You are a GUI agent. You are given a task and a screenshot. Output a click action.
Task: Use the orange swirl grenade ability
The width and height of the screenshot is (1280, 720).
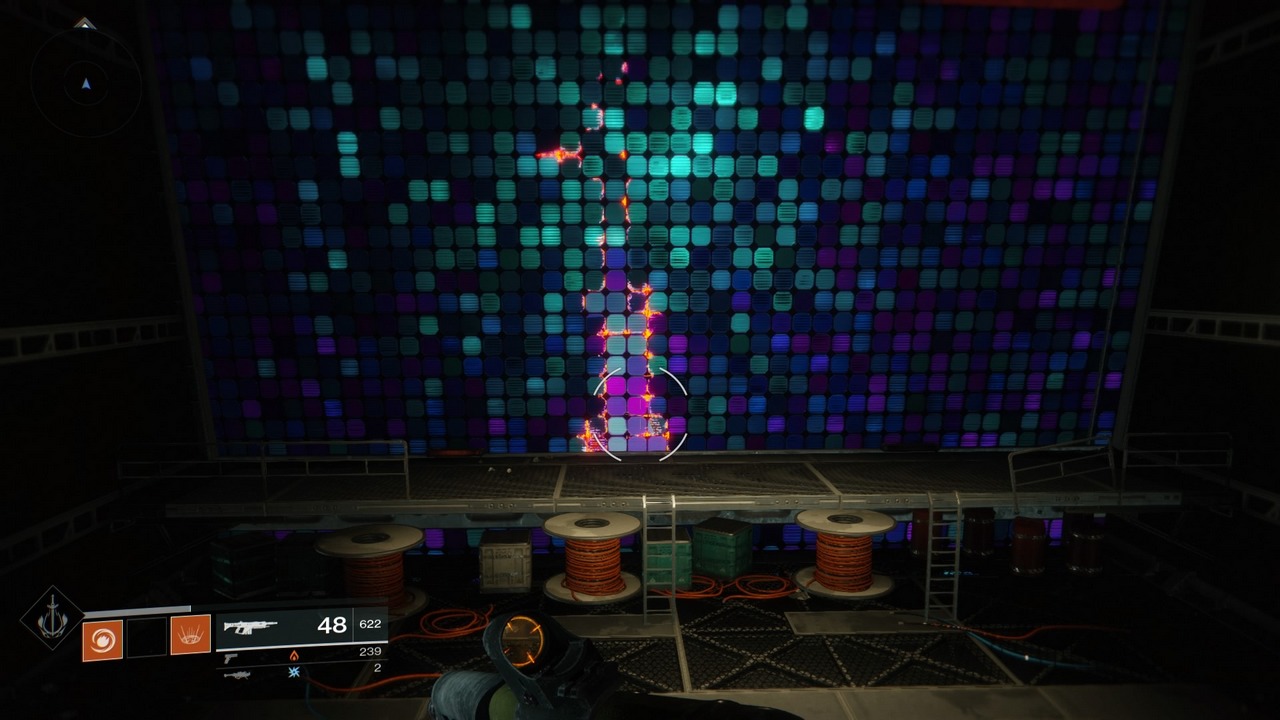pyautogui.click(x=102, y=640)
